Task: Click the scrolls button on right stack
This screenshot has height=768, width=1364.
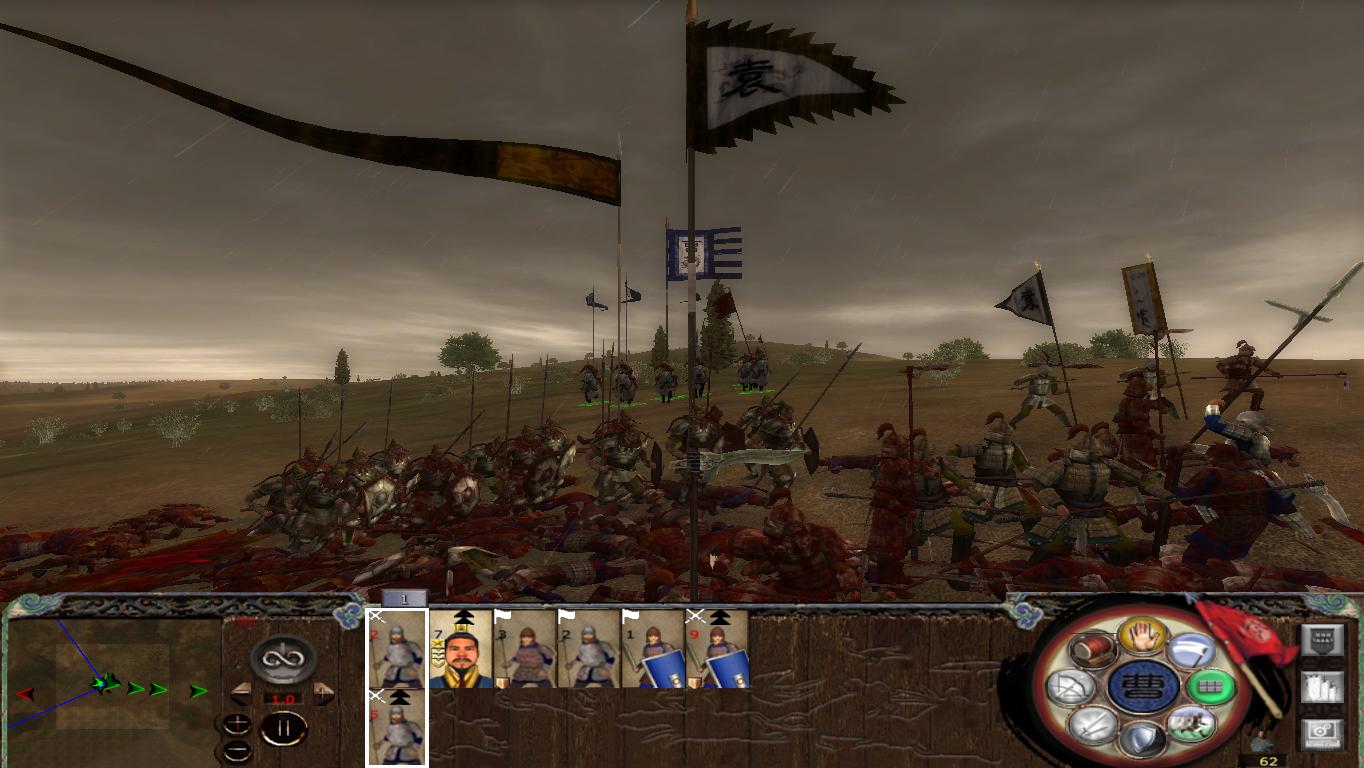Action: pyautogui.click(x=1323, y=688)
